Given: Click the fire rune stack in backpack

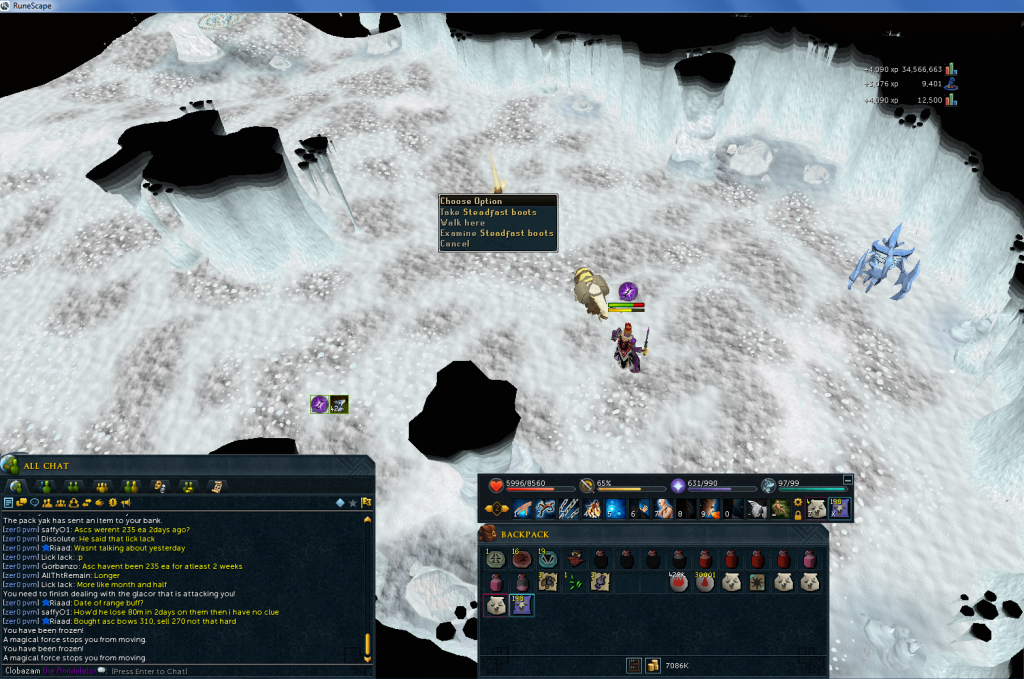Looking at the screenshot, I should (x=679, y=582).
